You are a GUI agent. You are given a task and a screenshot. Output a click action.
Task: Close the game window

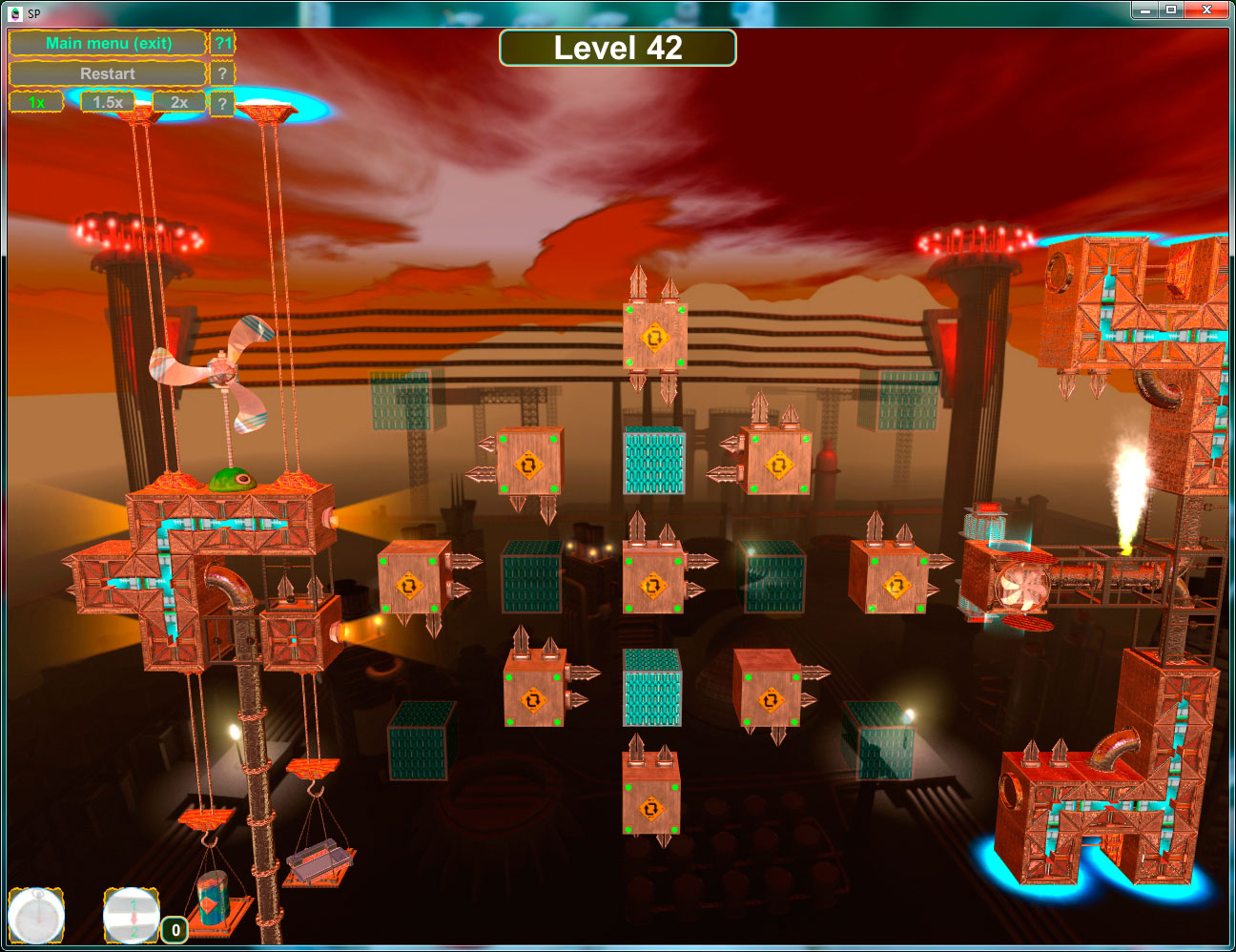pyautogui.click(x=1206, y=10)
